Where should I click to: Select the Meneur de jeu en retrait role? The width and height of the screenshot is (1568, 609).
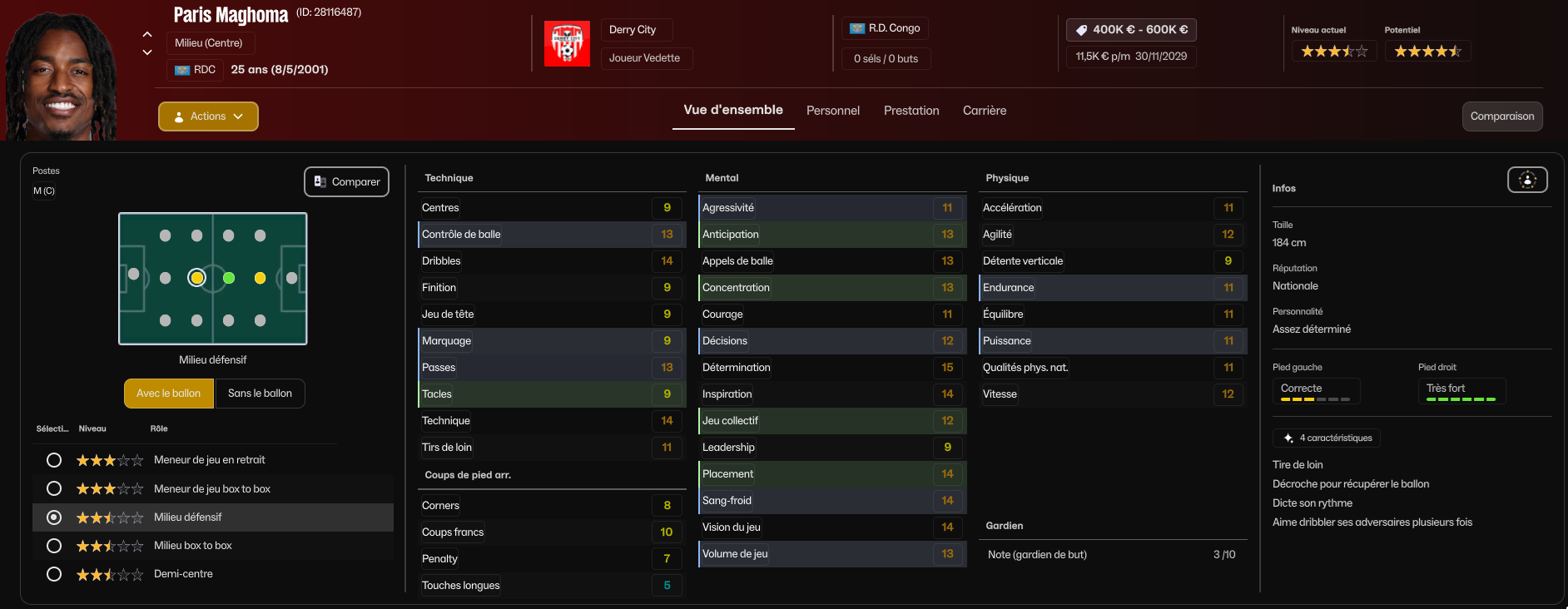(54, 460)
